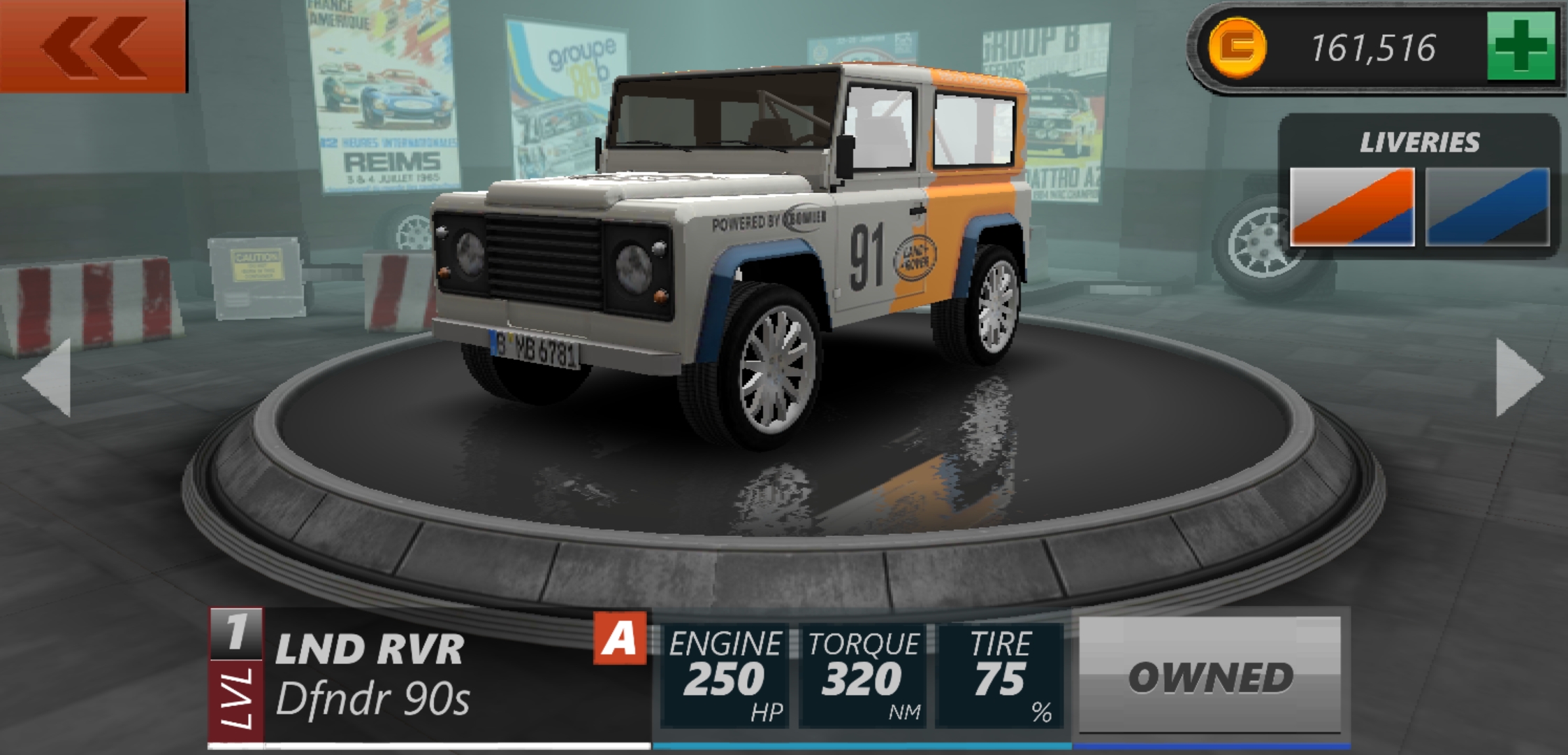The image size is (1568, 755).
Task: Click the OWNED button
Action: coord(1210,675)
